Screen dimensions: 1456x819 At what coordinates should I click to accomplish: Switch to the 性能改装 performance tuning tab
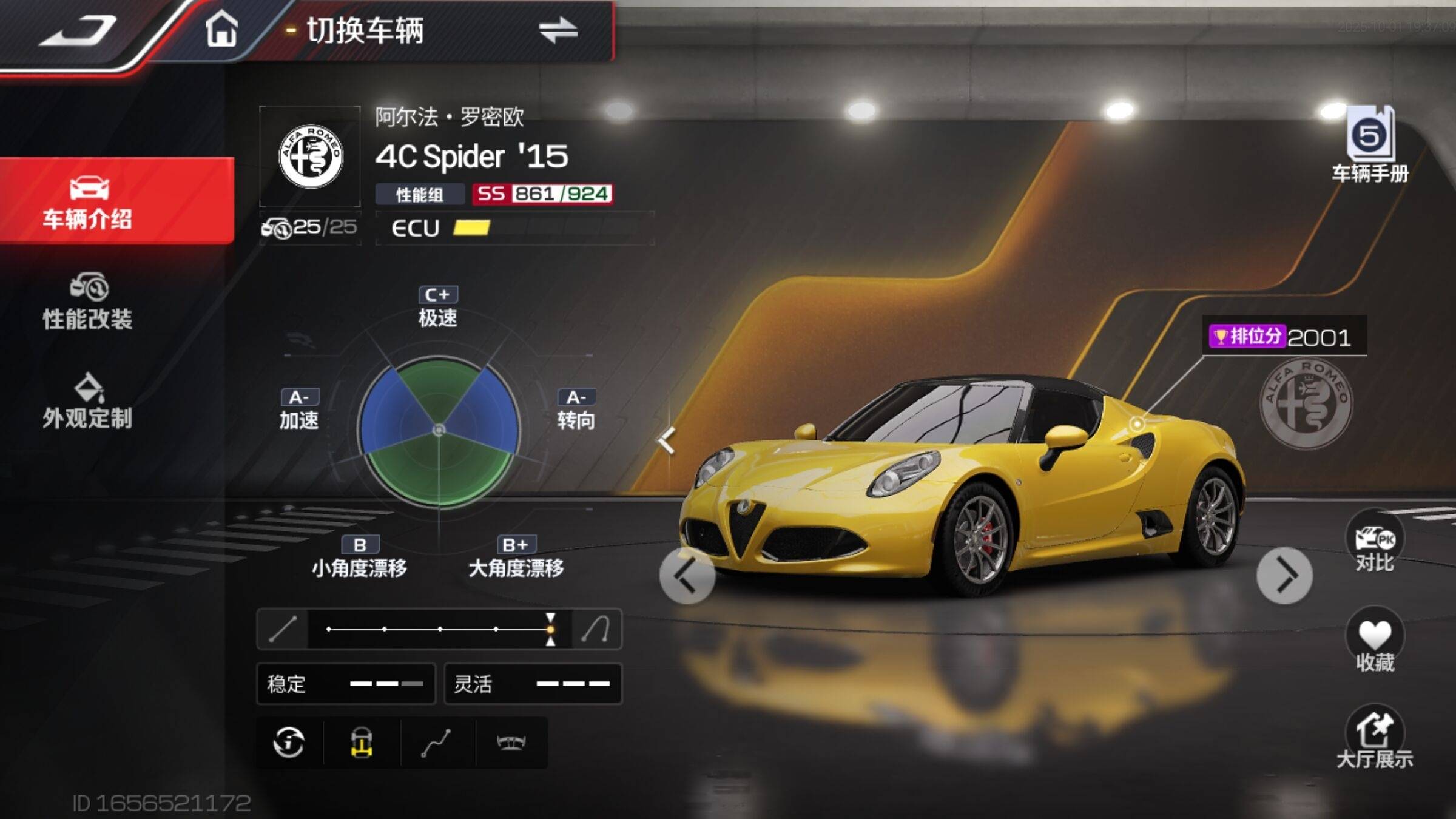click(88, 302)
